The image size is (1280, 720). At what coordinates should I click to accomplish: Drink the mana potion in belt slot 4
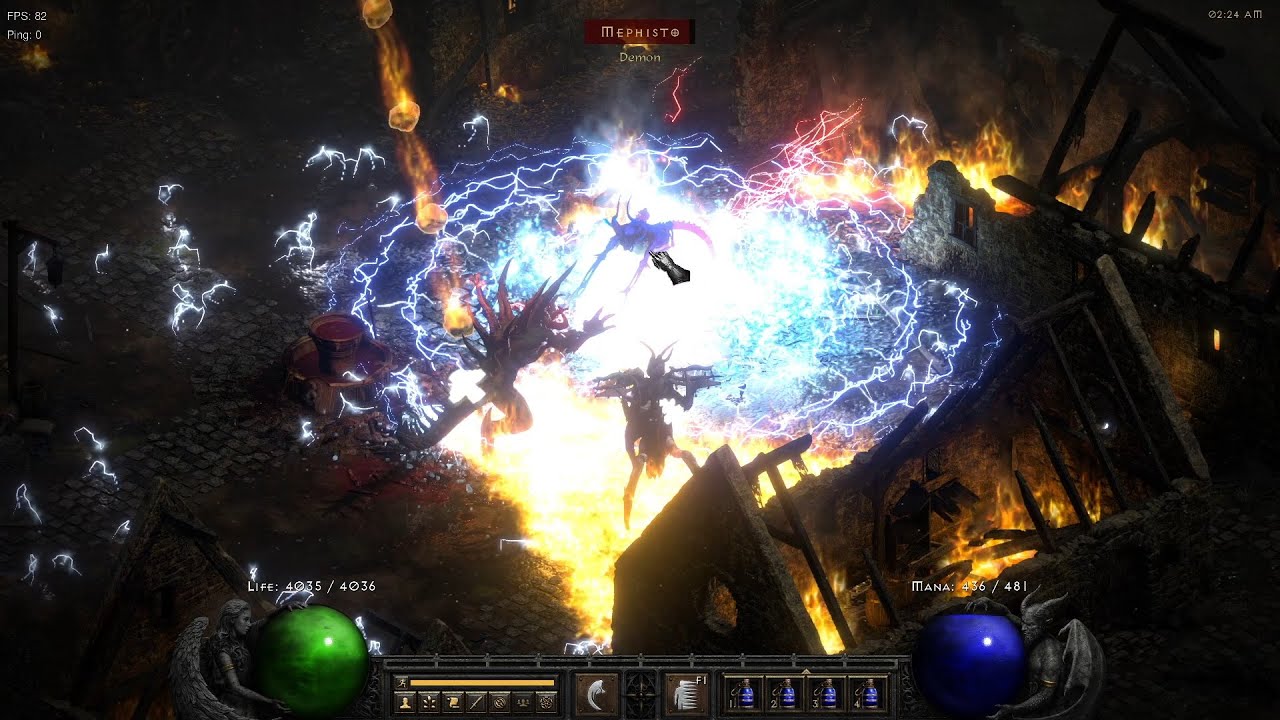[x=870, y=693]
